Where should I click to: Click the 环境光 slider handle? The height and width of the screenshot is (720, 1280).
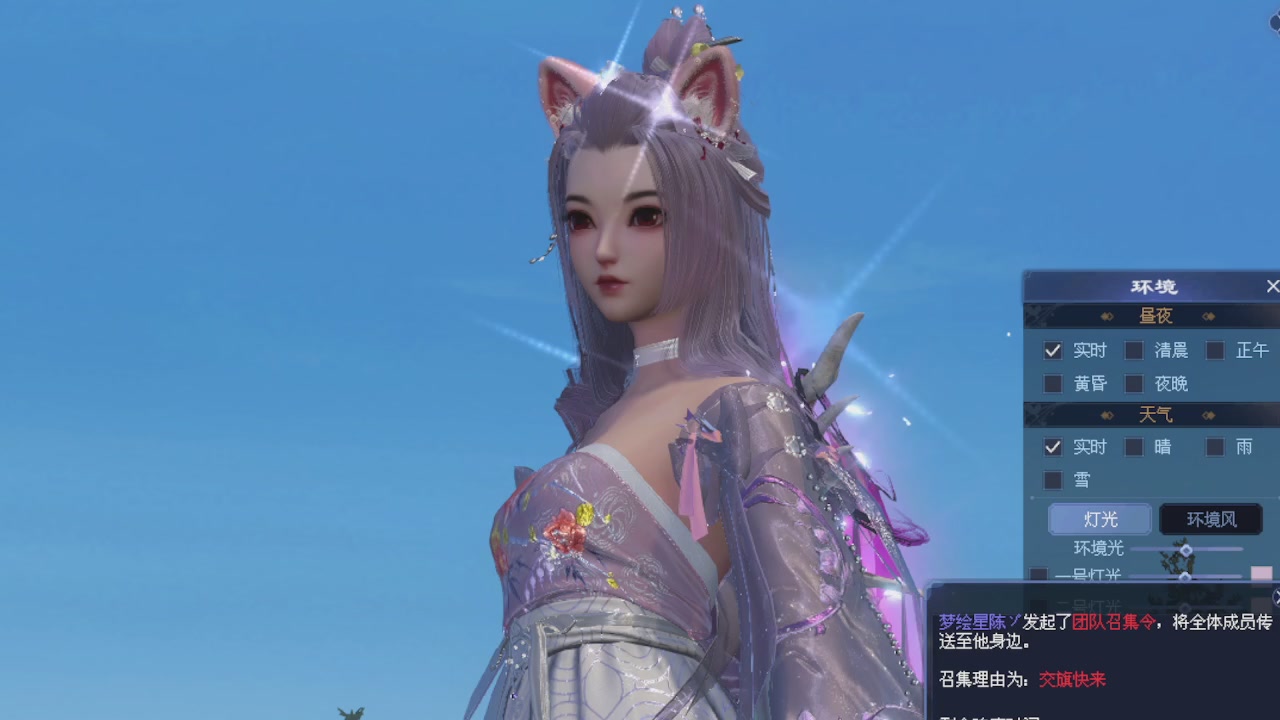pos(1185,549)
